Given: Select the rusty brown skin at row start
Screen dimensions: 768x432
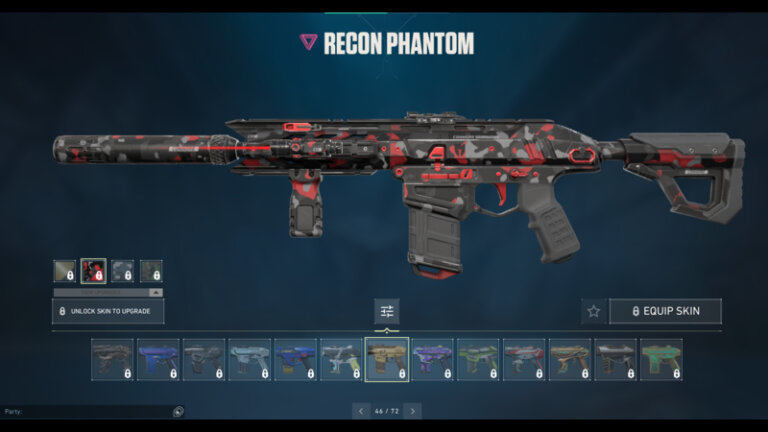Looking at the screenshot, I should click(112, 359).
